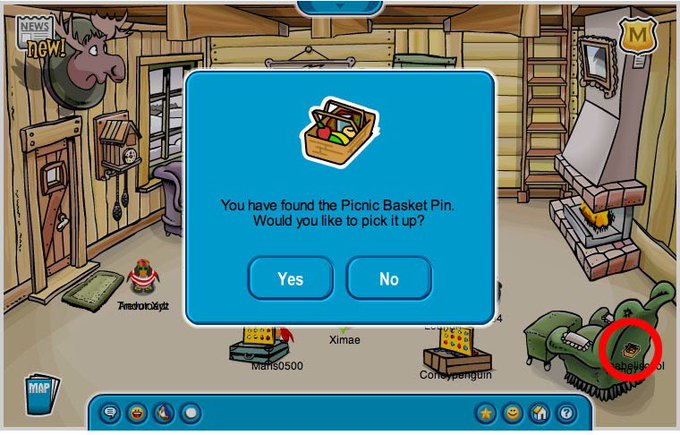Choose Yes to pick up the pin
The image size is (680, 435).
click(290, 278)
